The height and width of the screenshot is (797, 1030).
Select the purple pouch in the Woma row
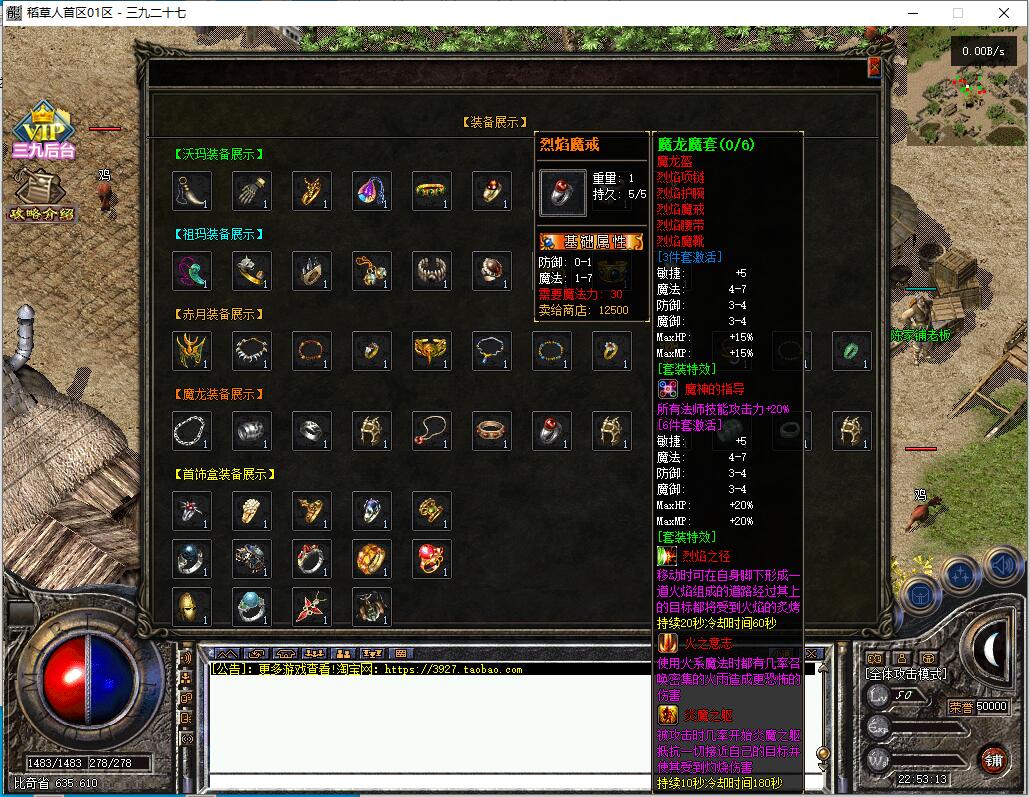point(371,191)
